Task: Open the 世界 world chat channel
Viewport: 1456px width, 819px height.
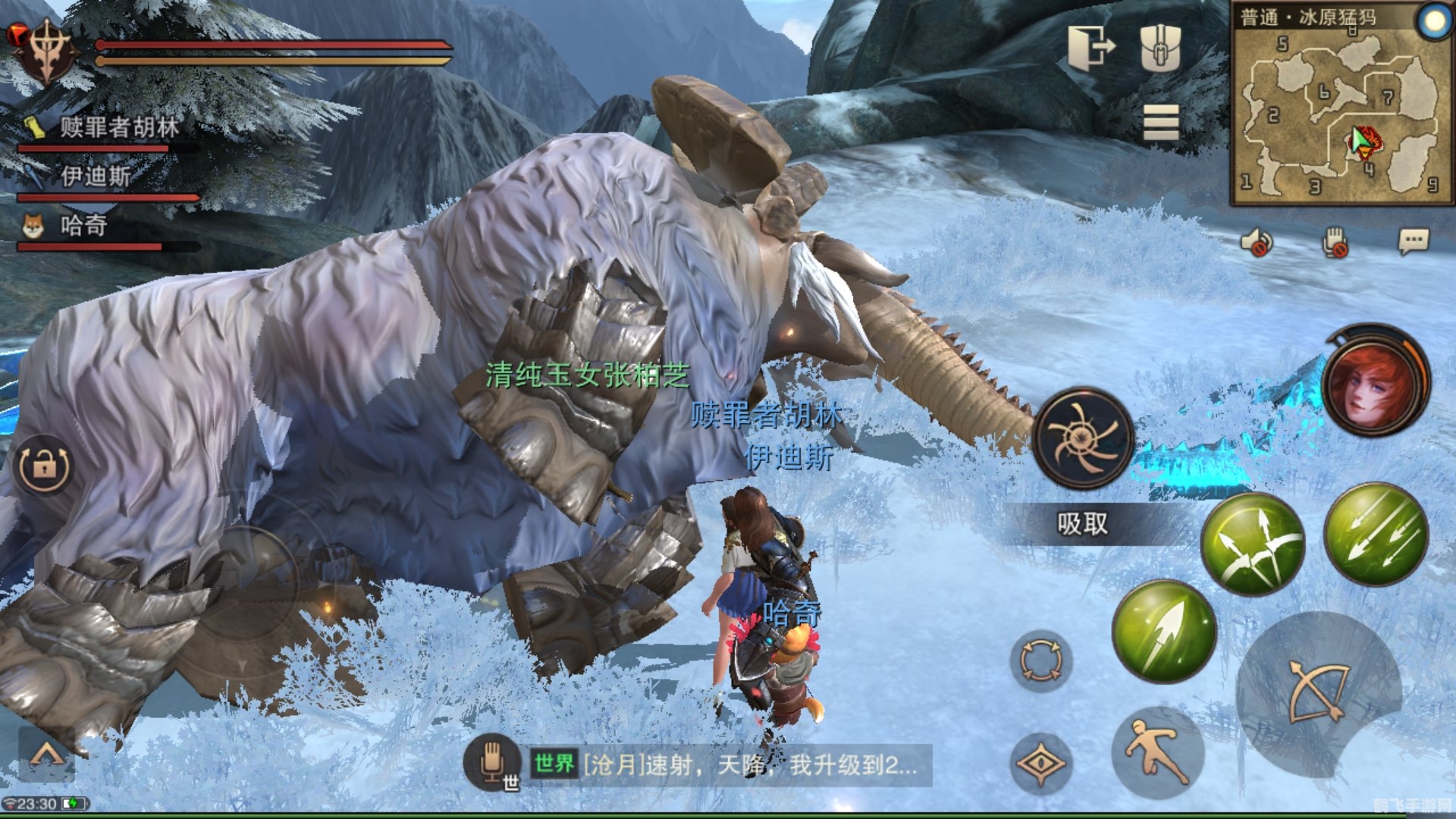Action: 554,764
